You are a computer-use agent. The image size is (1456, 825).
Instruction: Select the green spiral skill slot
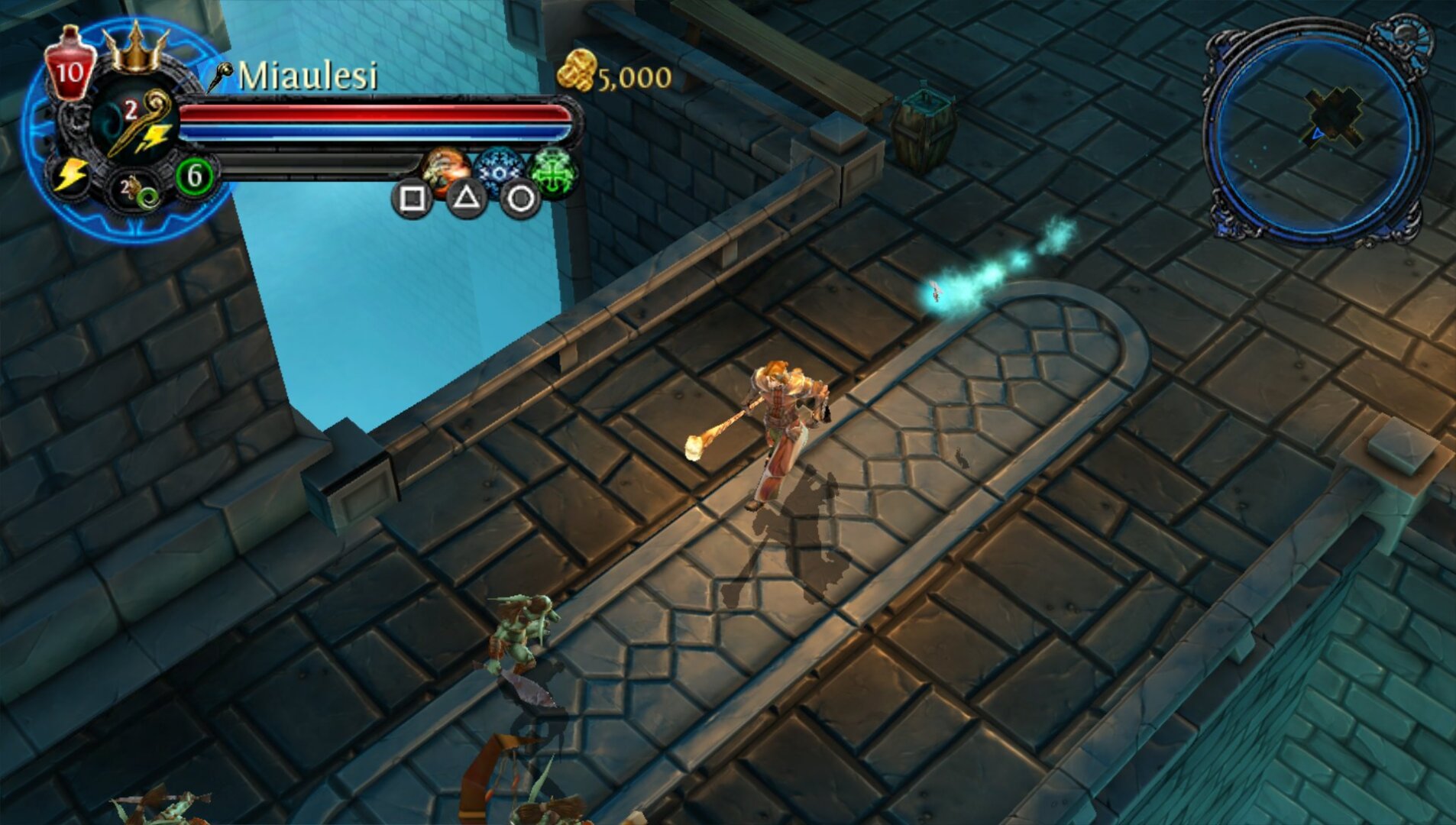click(138, 190)
